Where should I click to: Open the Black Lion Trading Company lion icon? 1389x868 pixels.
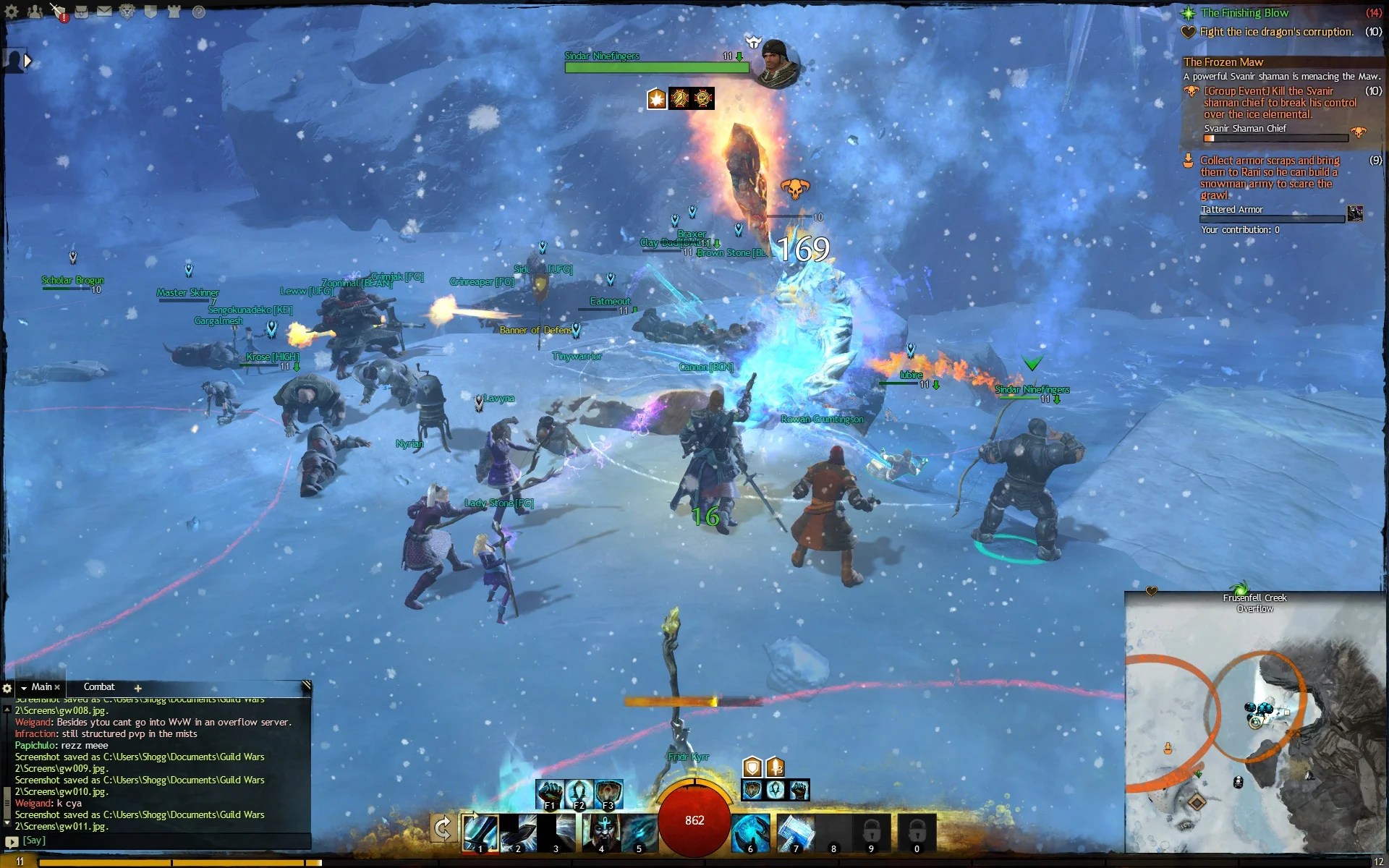coord(127,12)
